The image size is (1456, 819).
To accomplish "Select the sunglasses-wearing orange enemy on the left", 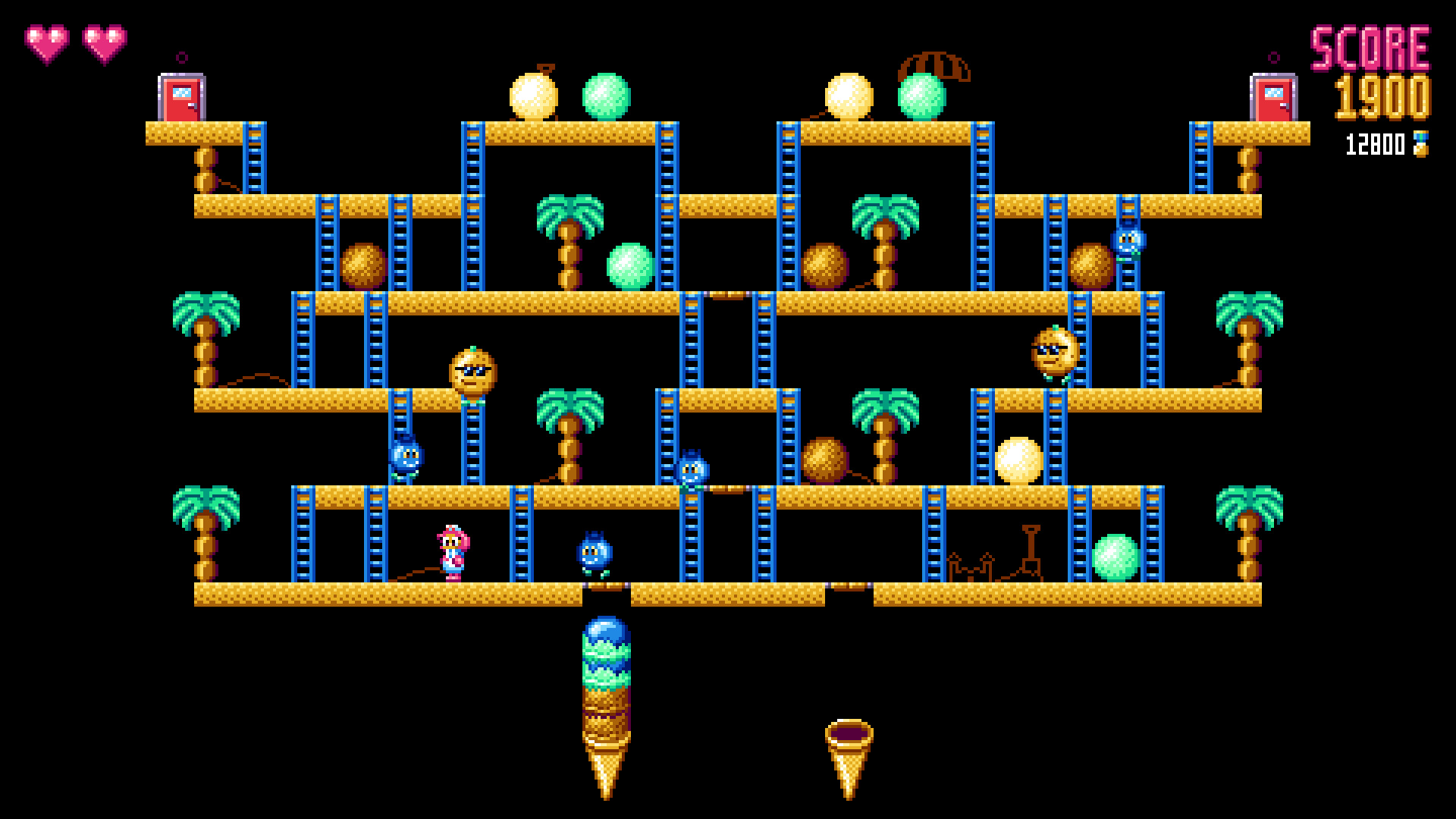I will pos(472,372).
